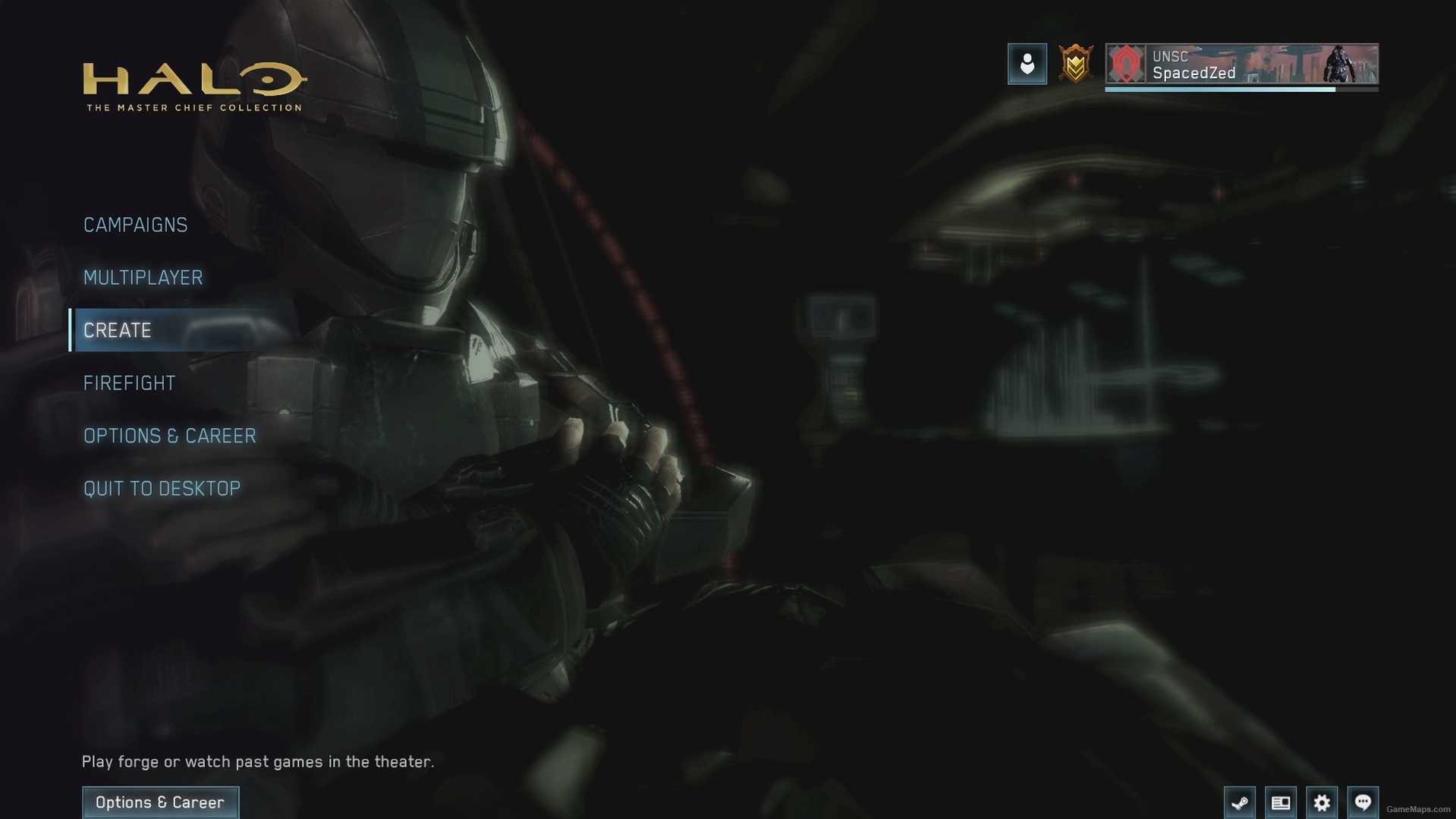Select the gold rank badge
This screenshot has height=819, width=1456.
coord(1075,63)
